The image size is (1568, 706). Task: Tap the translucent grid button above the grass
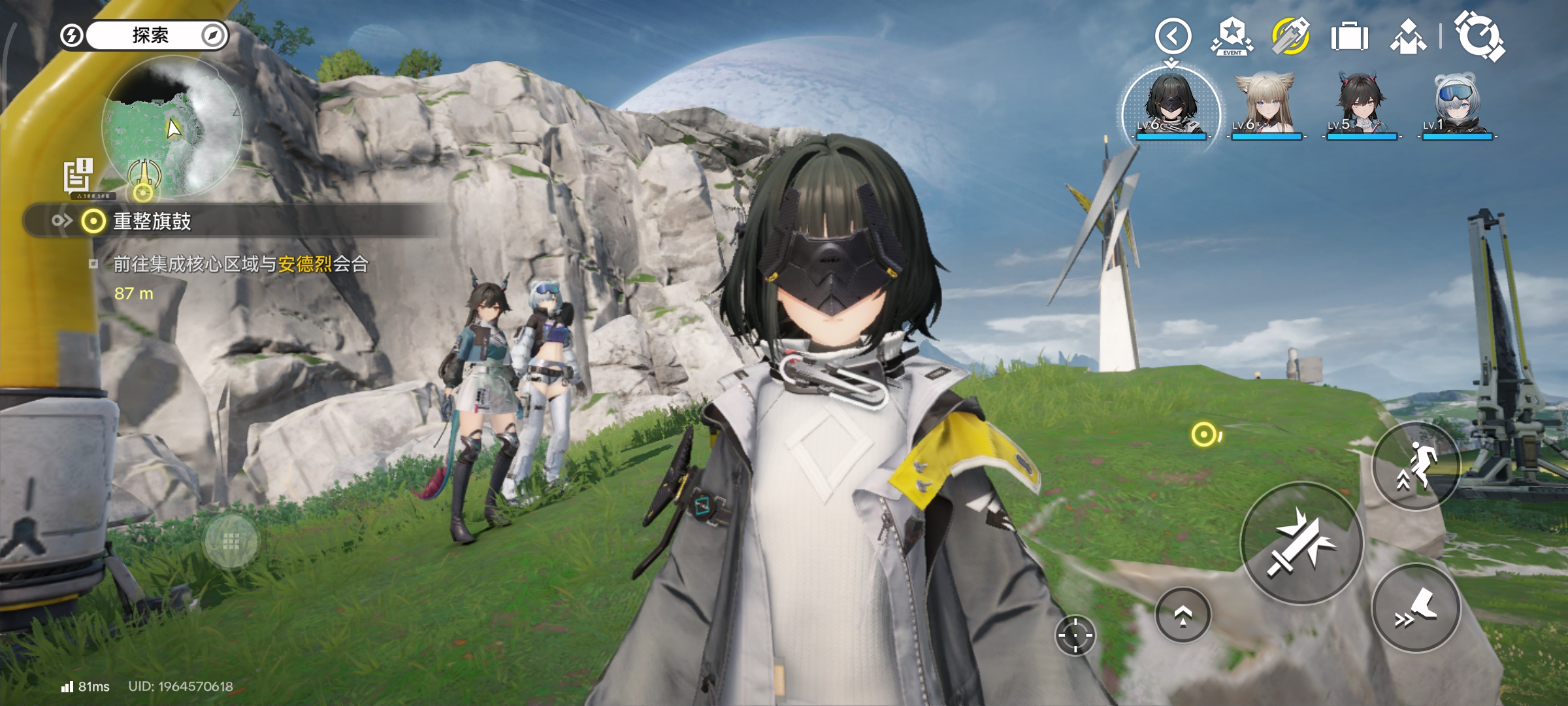point(231,541)
